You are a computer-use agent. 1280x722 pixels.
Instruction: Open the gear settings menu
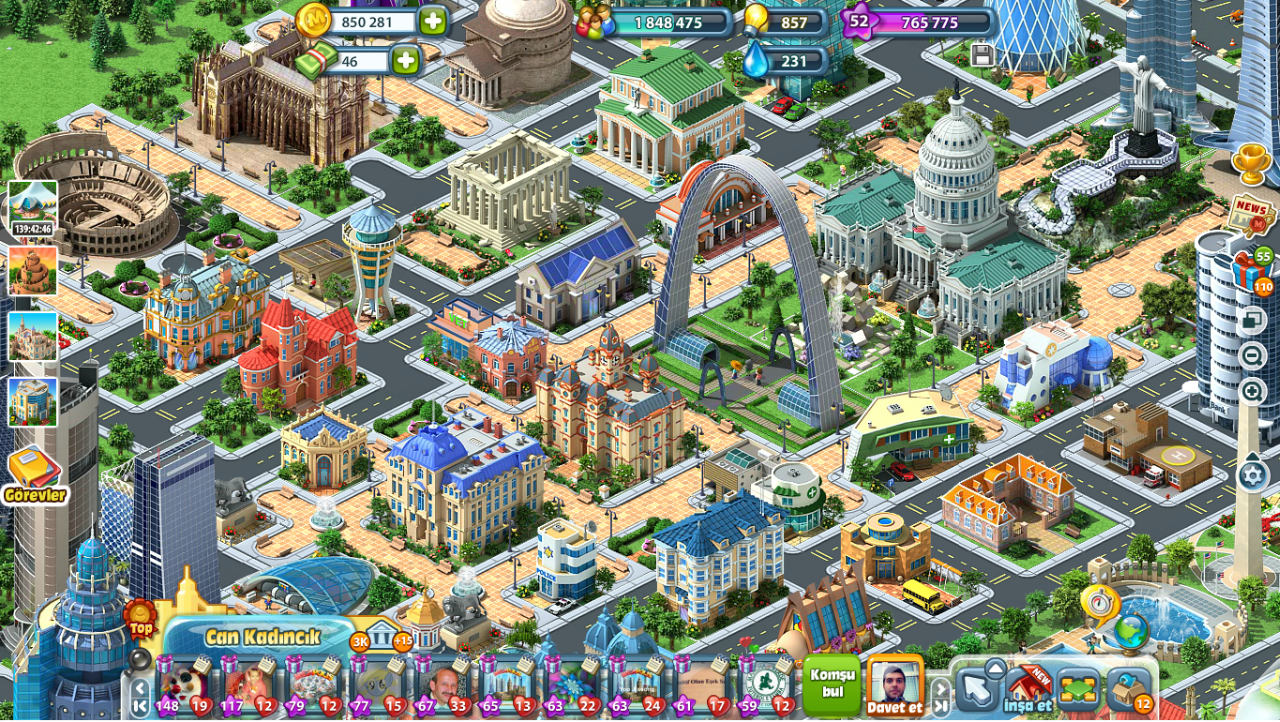1253,475
